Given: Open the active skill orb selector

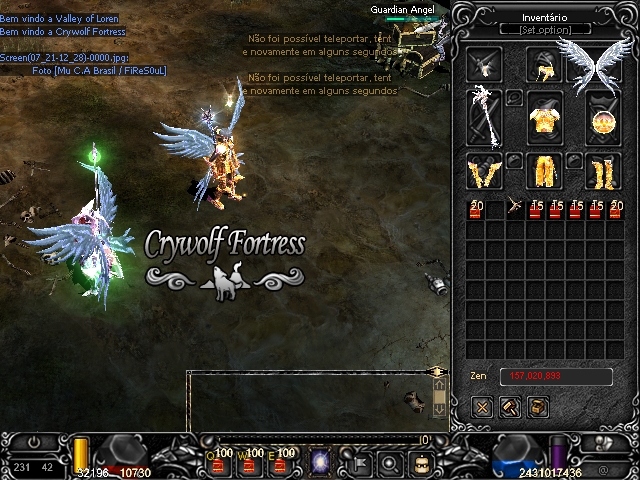Looking at the screenshot, I should pyautogui.click(x=322, y=462).
